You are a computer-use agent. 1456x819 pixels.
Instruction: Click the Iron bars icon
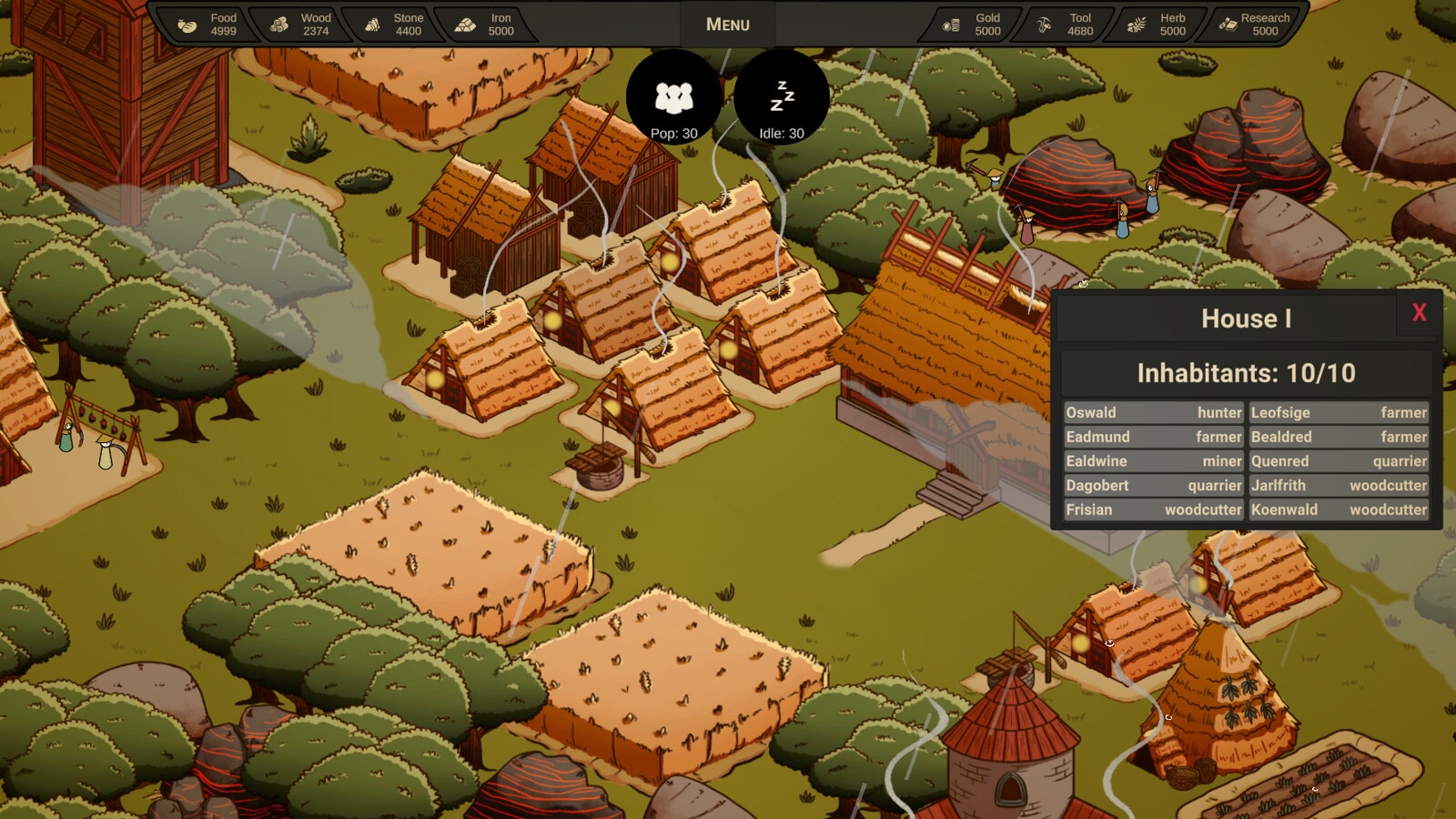tap(466, 24)
